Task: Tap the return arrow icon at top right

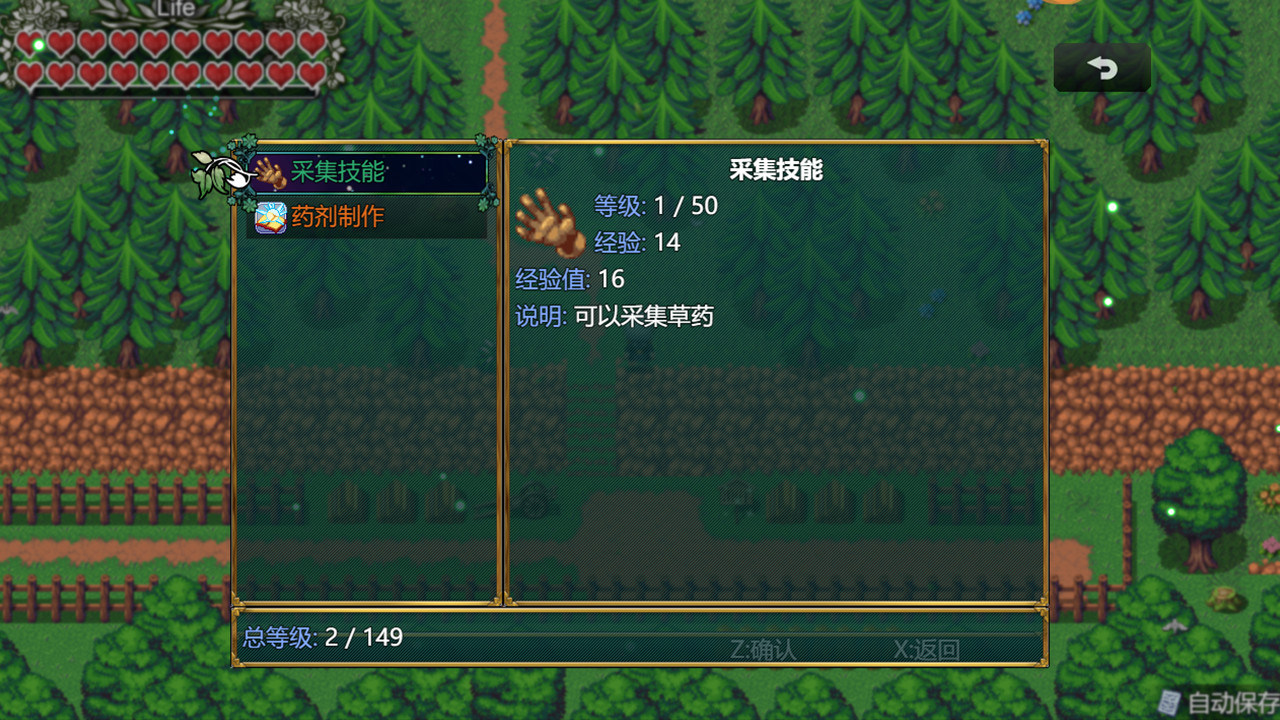Action: (x=1101, y=67)
